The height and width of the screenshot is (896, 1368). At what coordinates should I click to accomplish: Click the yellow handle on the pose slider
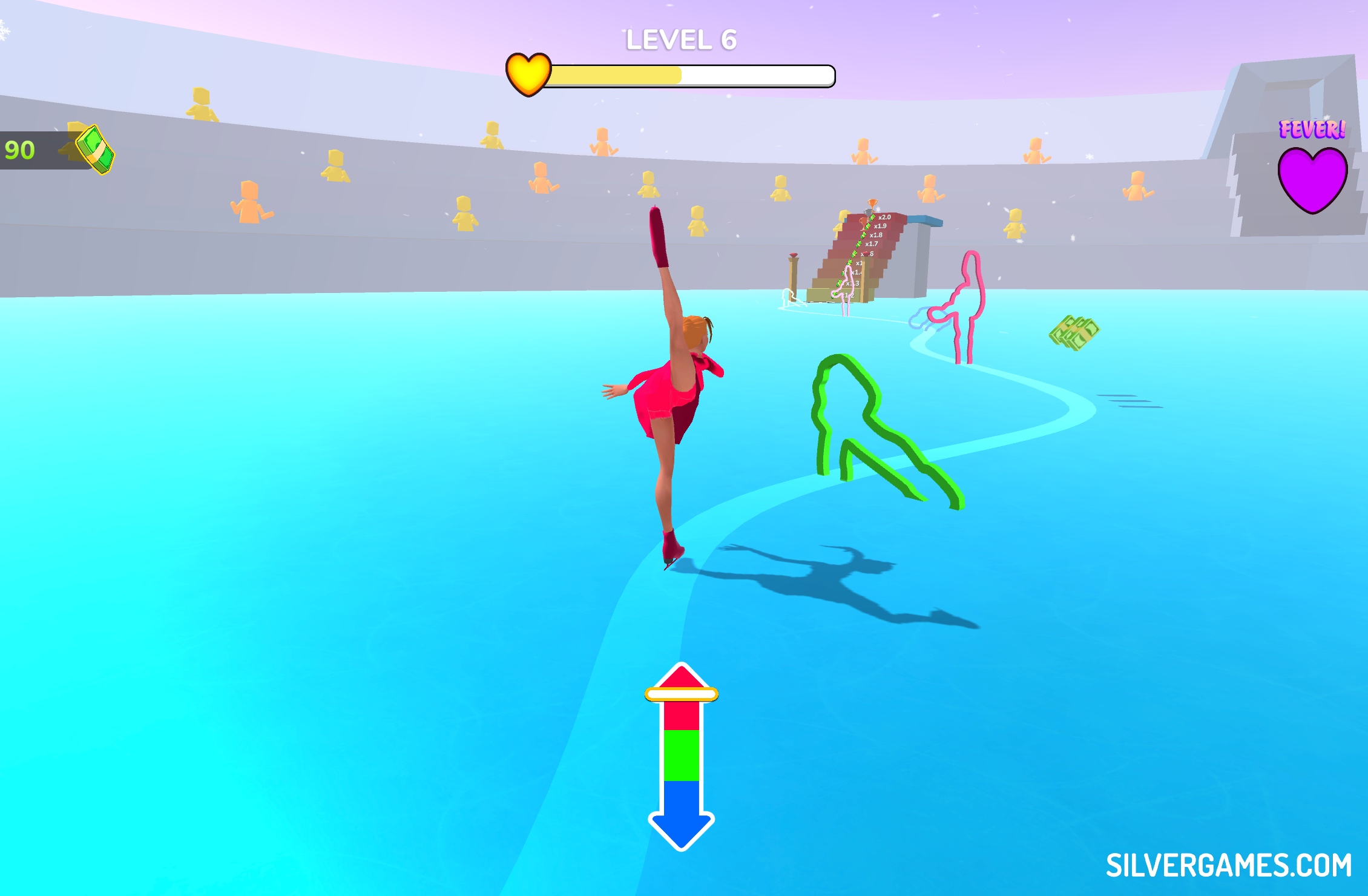click(x=681, y=694)
